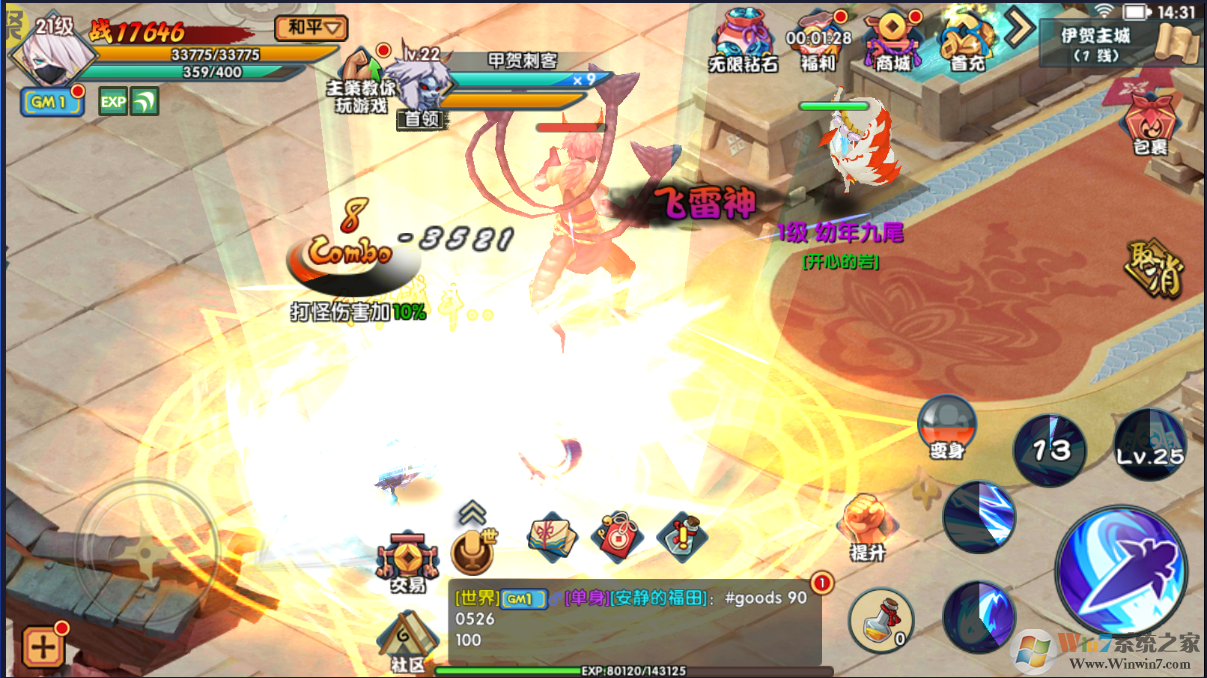Click the 取消 cancel button
The image size is (1207, 678).
pos(1155,268)
